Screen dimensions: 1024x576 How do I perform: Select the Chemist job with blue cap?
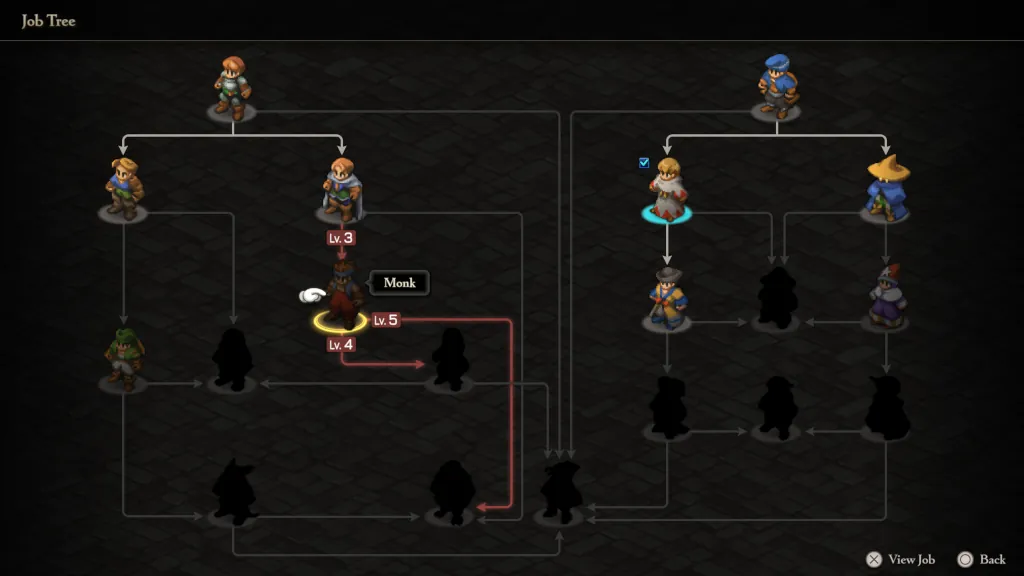click(x=777, y=87)
